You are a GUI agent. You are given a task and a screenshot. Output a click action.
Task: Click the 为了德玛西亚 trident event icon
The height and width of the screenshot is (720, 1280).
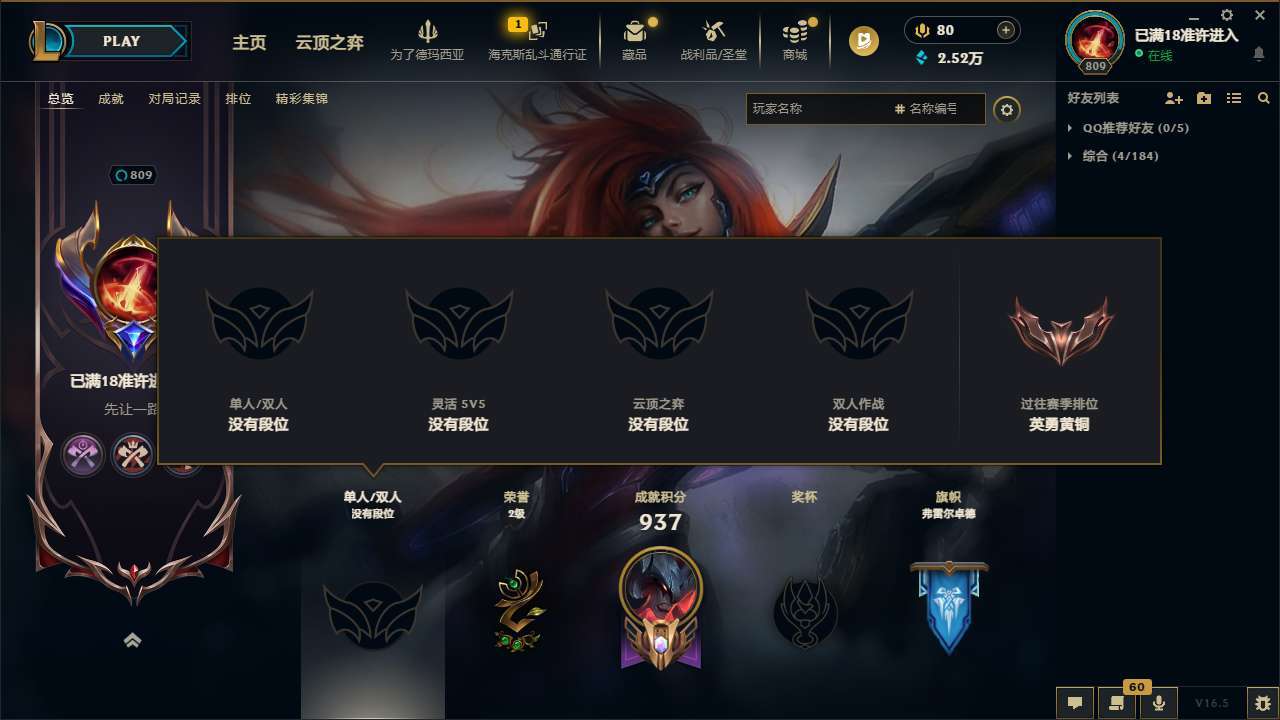[x=428, y=31]
